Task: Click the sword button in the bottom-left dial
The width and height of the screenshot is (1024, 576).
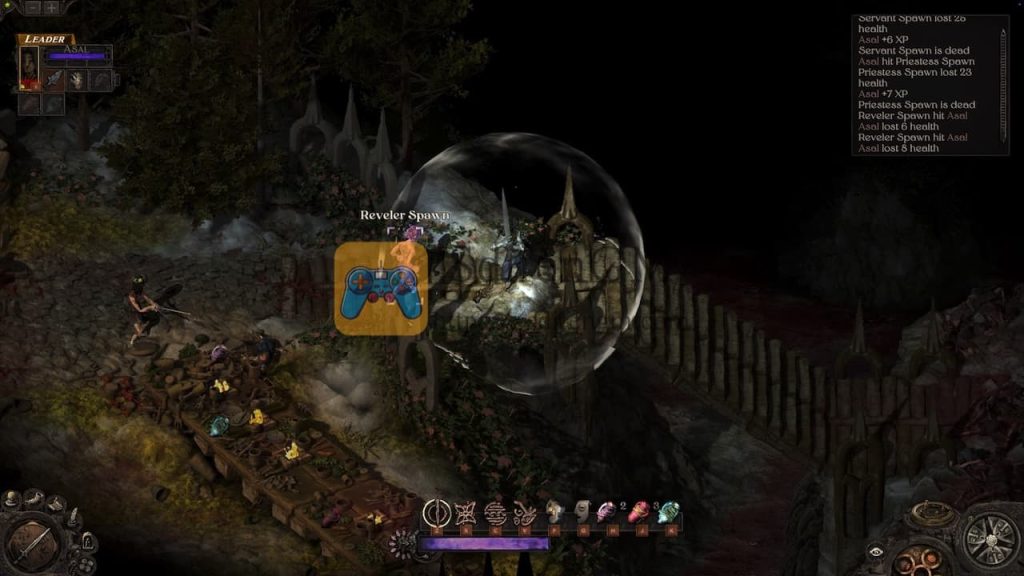Action: 30,543
